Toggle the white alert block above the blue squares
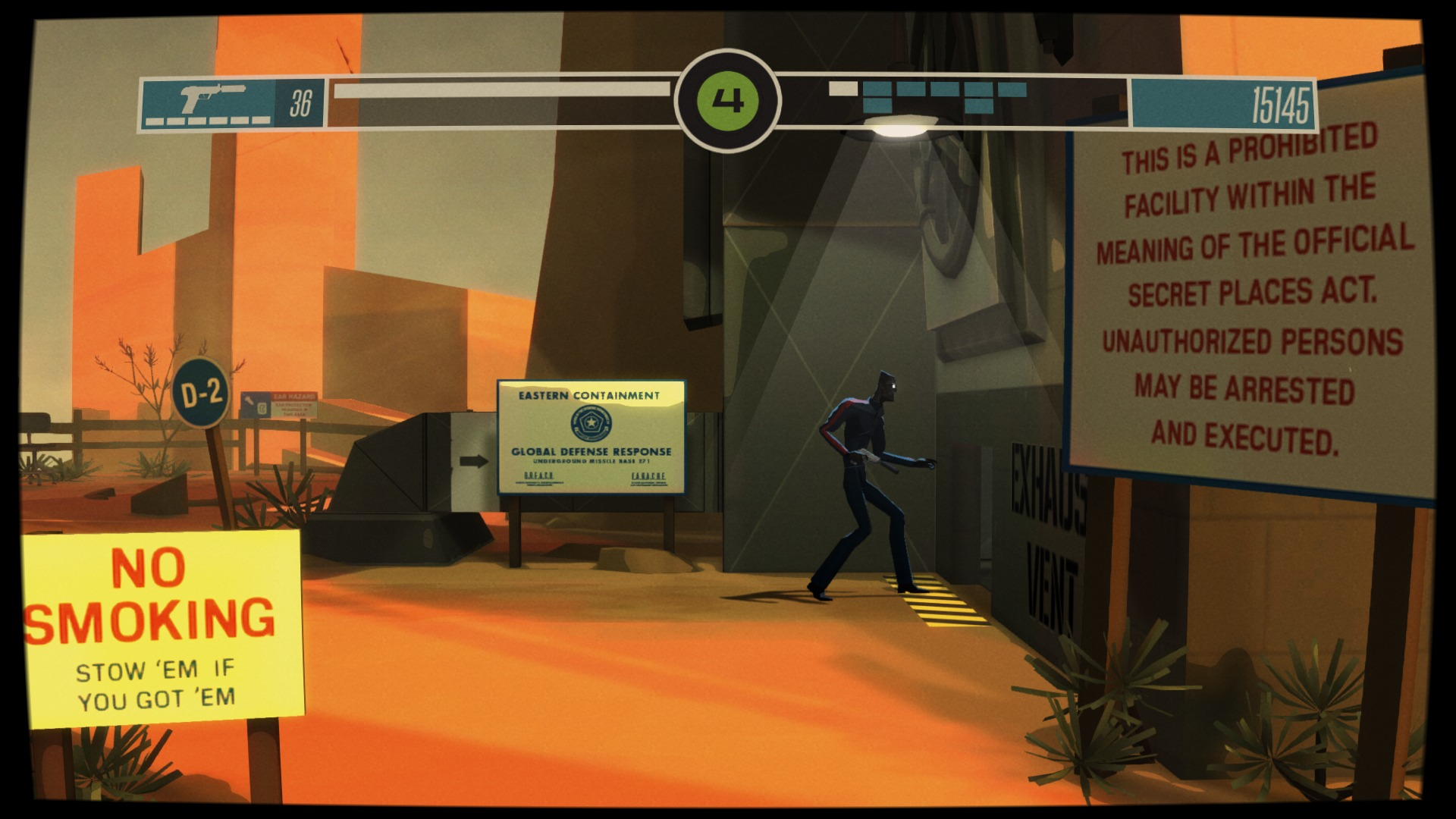This screenshot has width=1456, height=819. 843,88
